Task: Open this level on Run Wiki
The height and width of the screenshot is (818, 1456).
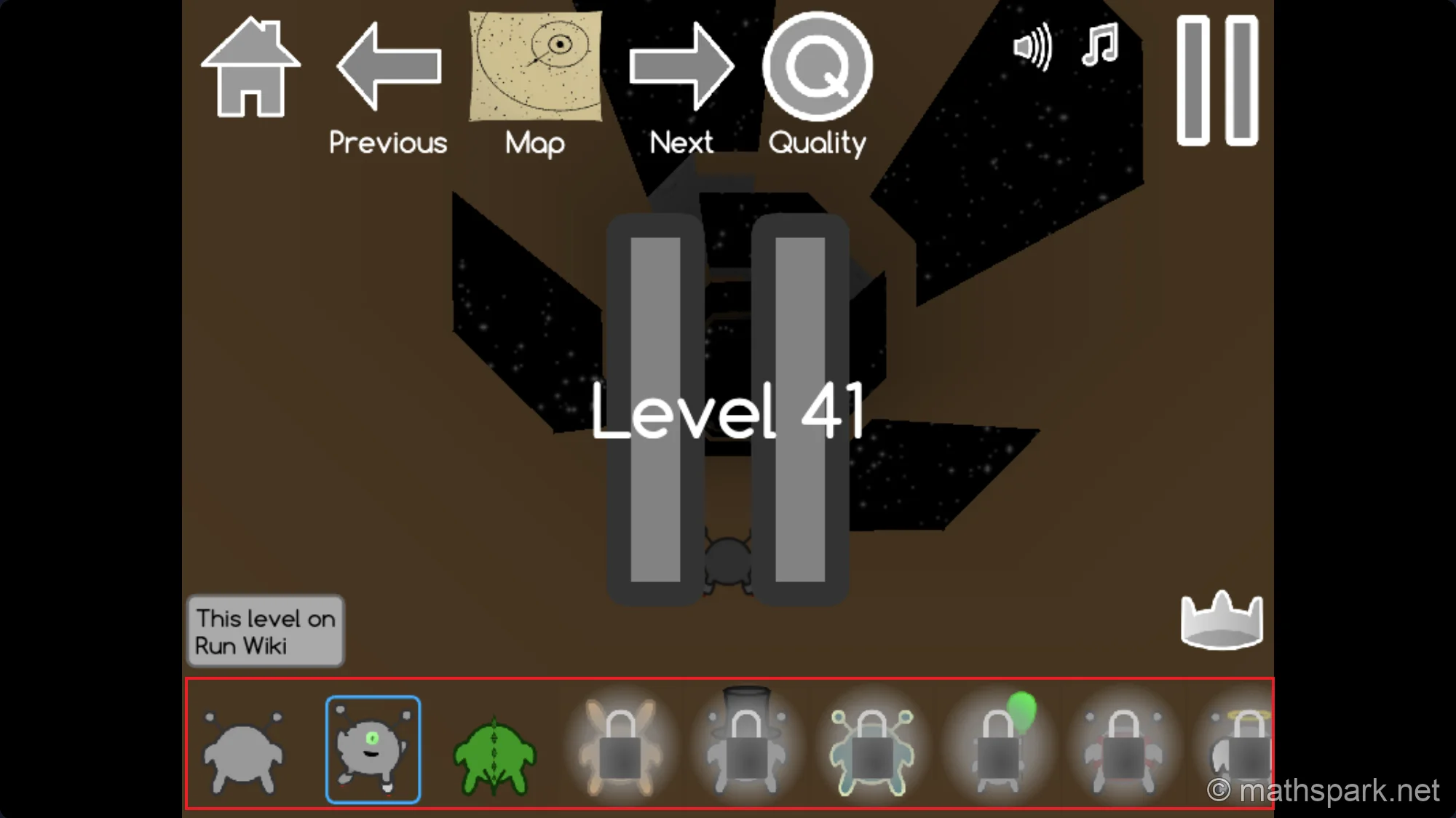Action: [x=264, y=632]
